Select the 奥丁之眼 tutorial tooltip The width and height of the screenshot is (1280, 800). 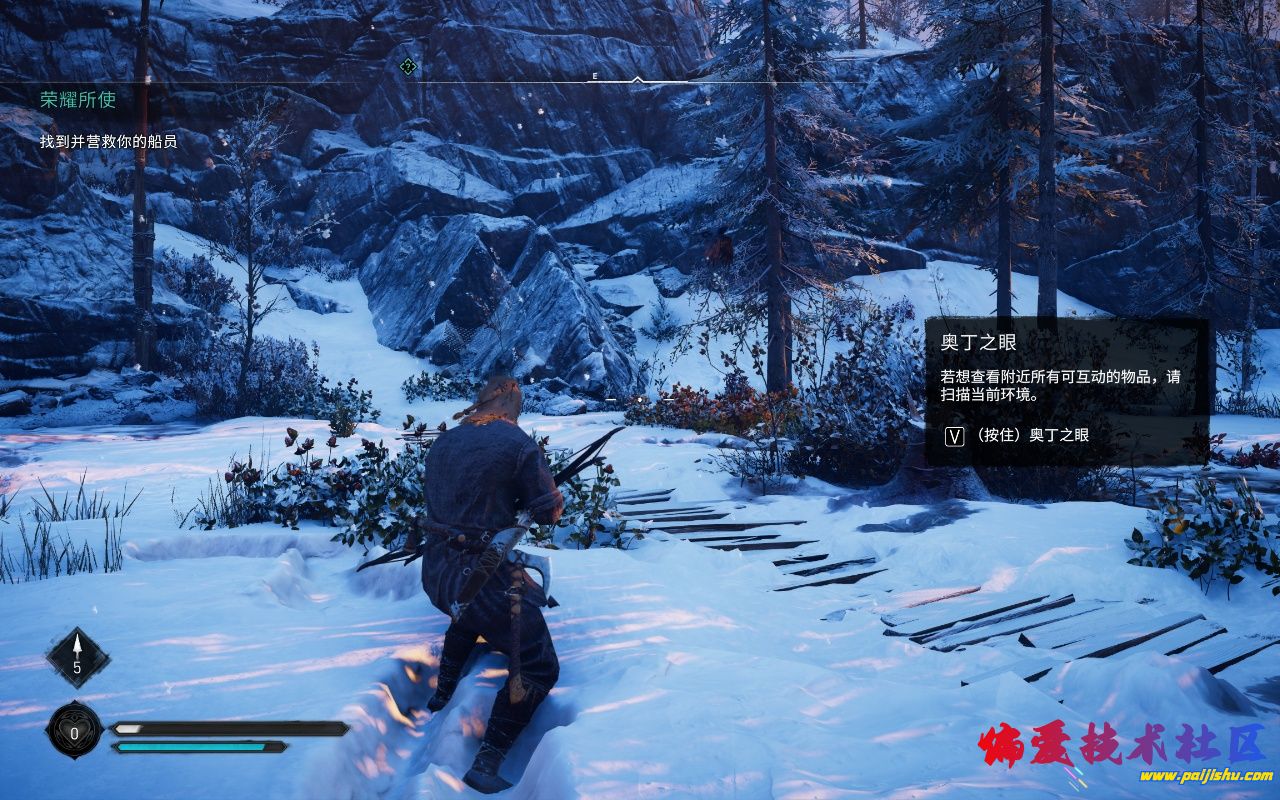coord(1066,391)
